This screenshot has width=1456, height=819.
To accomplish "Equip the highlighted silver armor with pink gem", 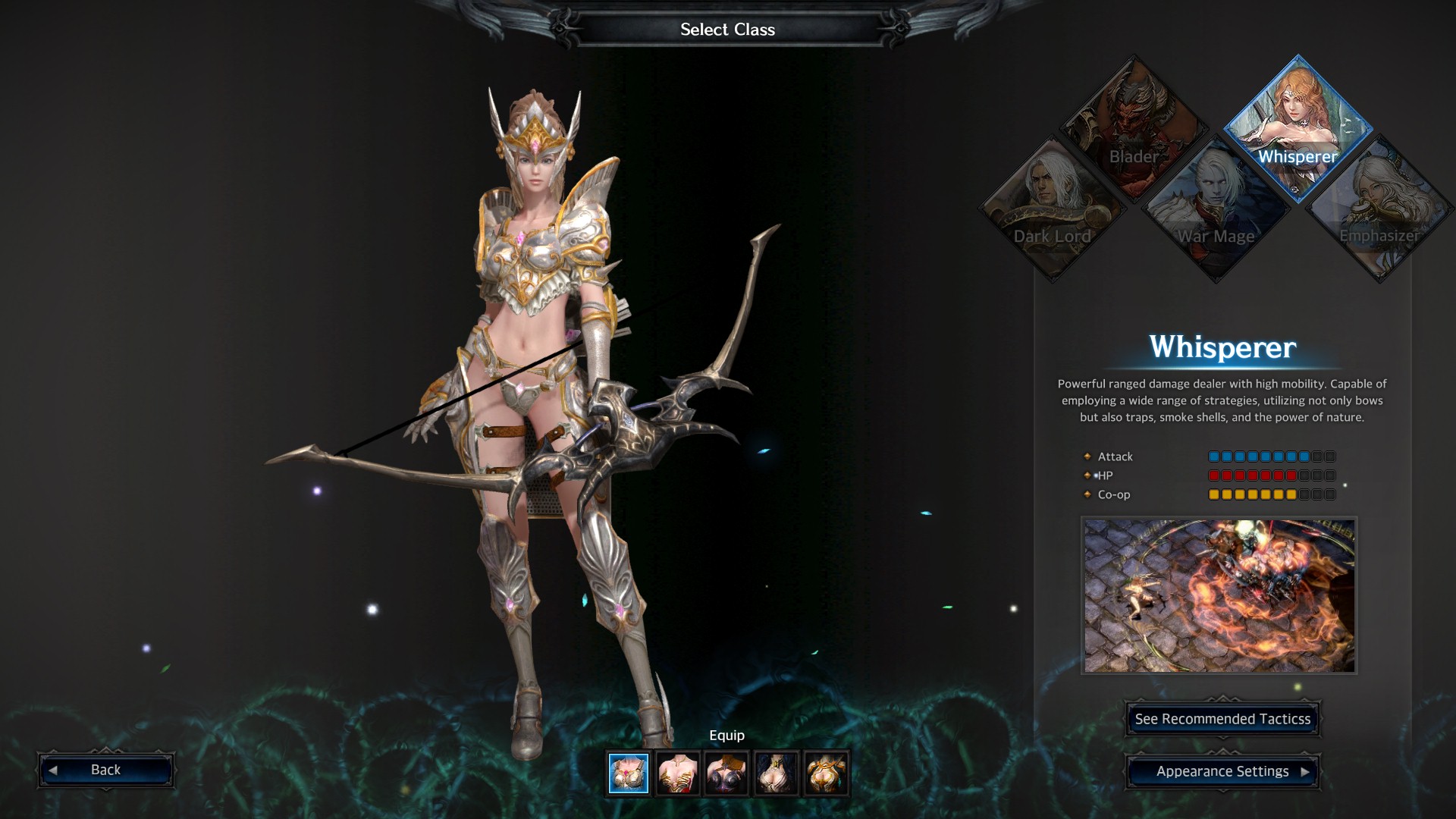I will pos(629,773).
